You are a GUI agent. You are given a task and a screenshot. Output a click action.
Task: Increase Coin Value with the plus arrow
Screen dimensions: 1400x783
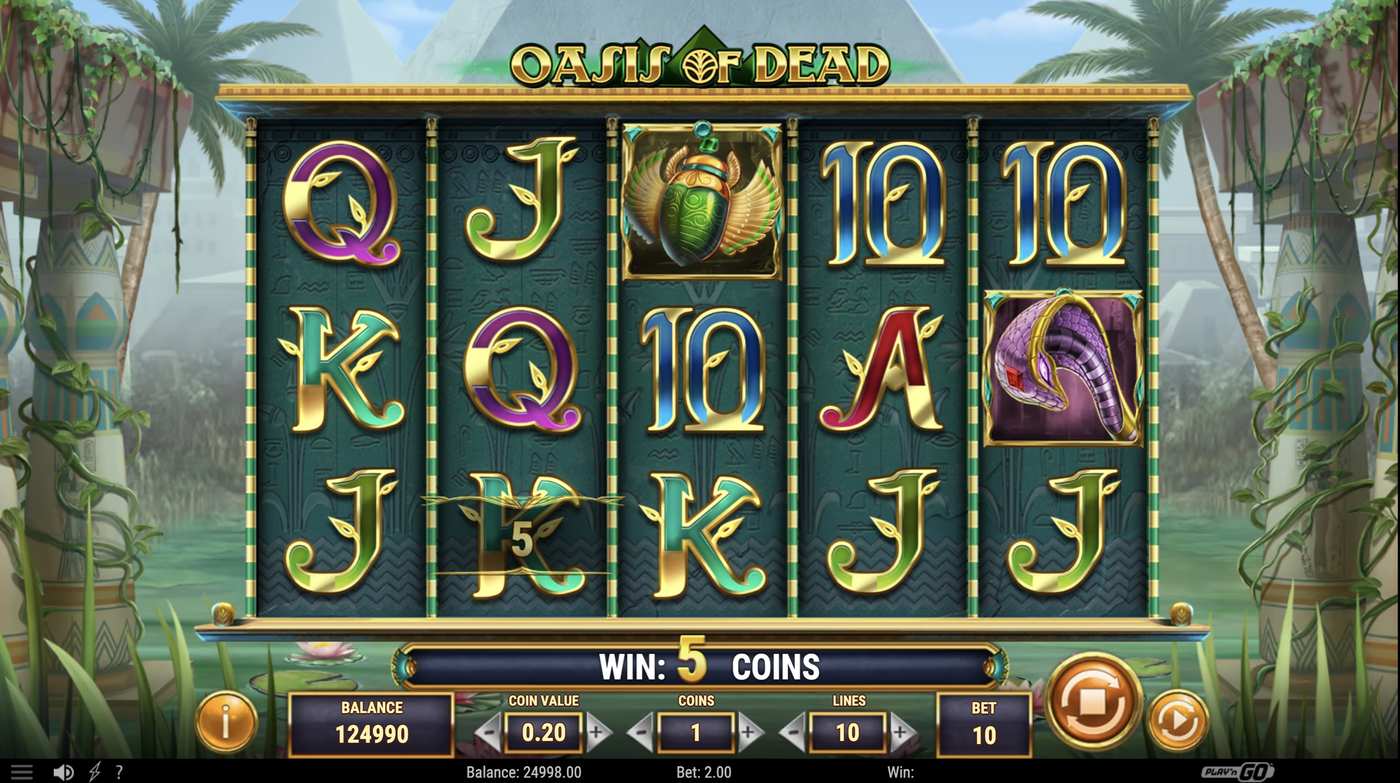click(x=598, y=732)
